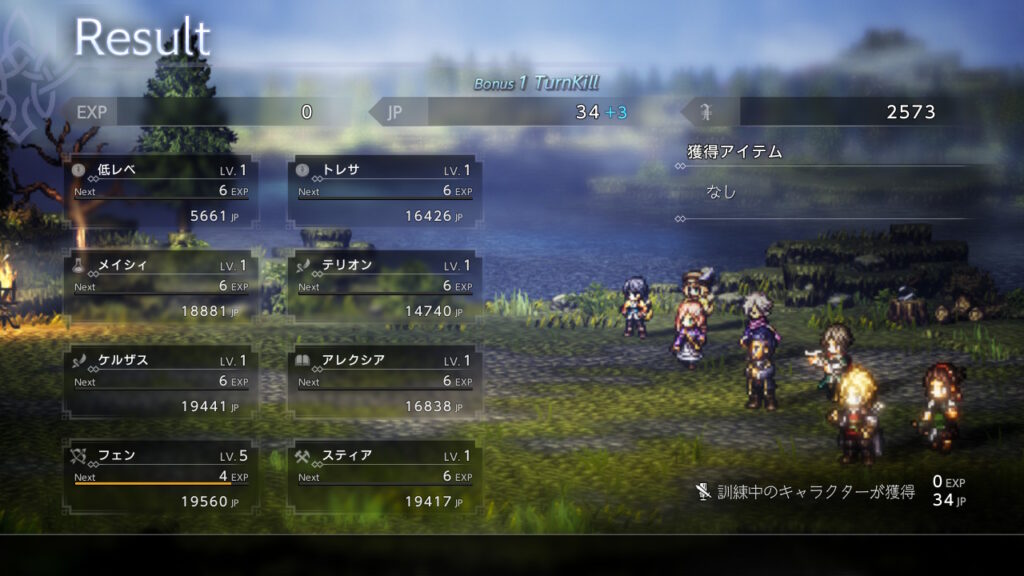Choose アレクシア's result panel

pos(385,382)
